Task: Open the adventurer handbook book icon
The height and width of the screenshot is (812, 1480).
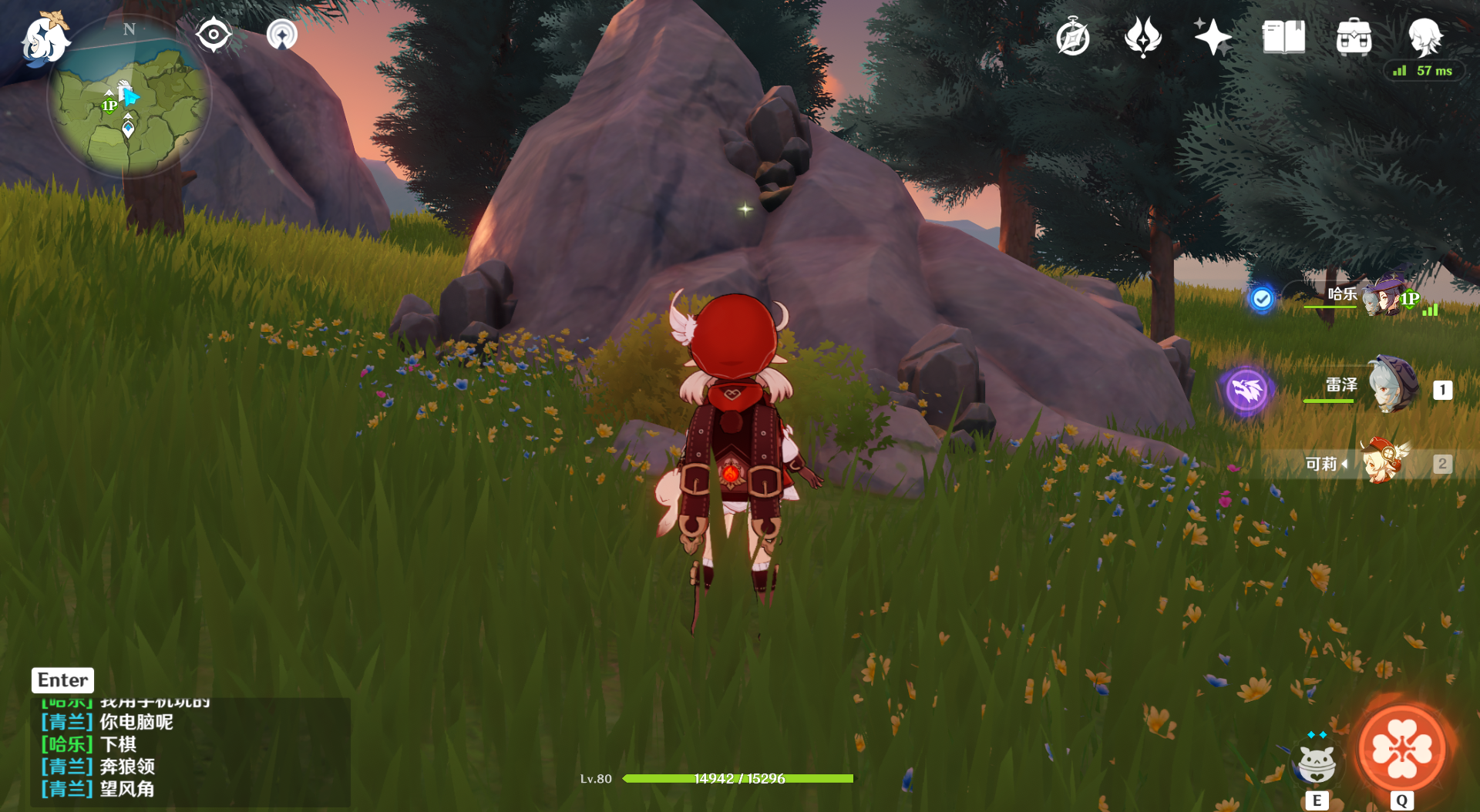Action: pyautogui.click(x=1283, y=37)
